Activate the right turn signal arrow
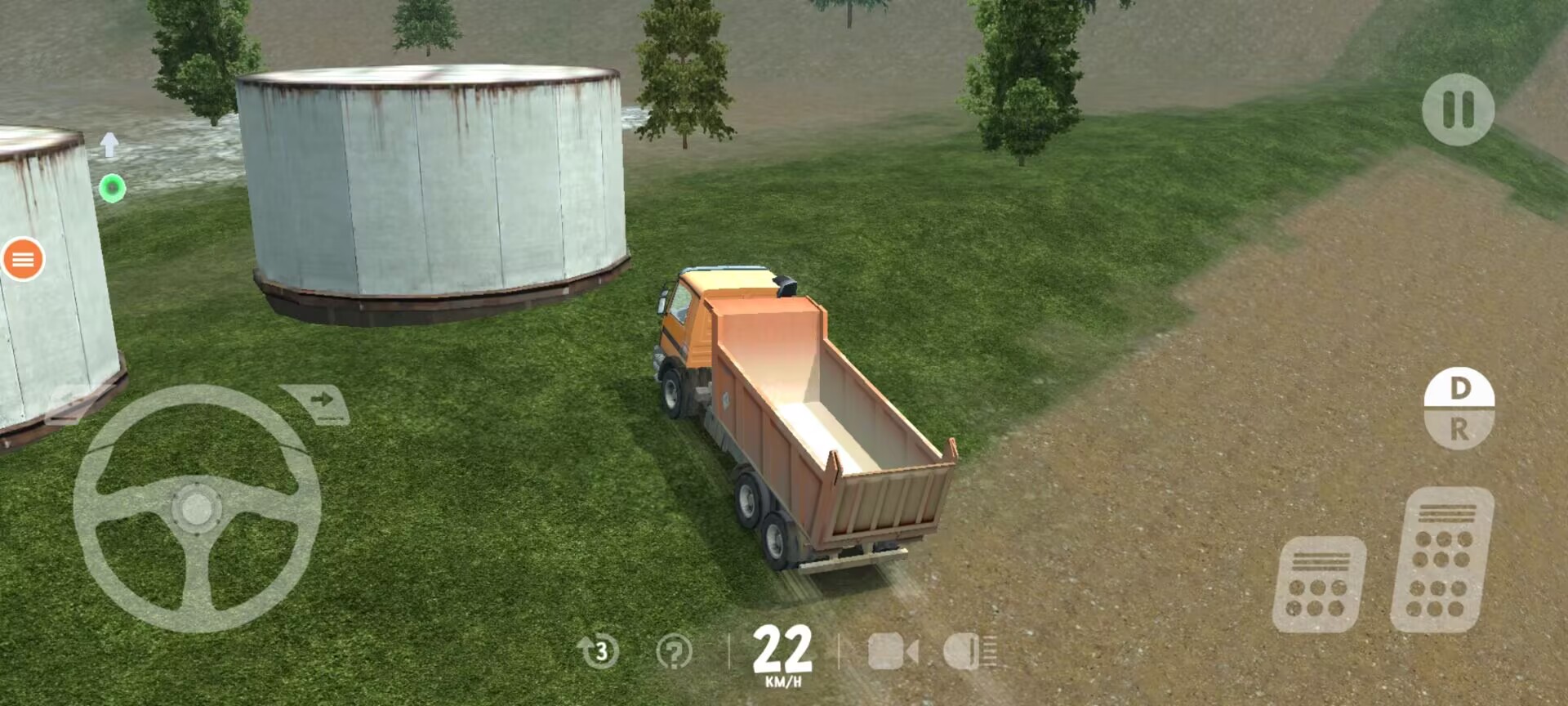The width and height of the screenshot is (1568, 706). click(x=318, y=402)
